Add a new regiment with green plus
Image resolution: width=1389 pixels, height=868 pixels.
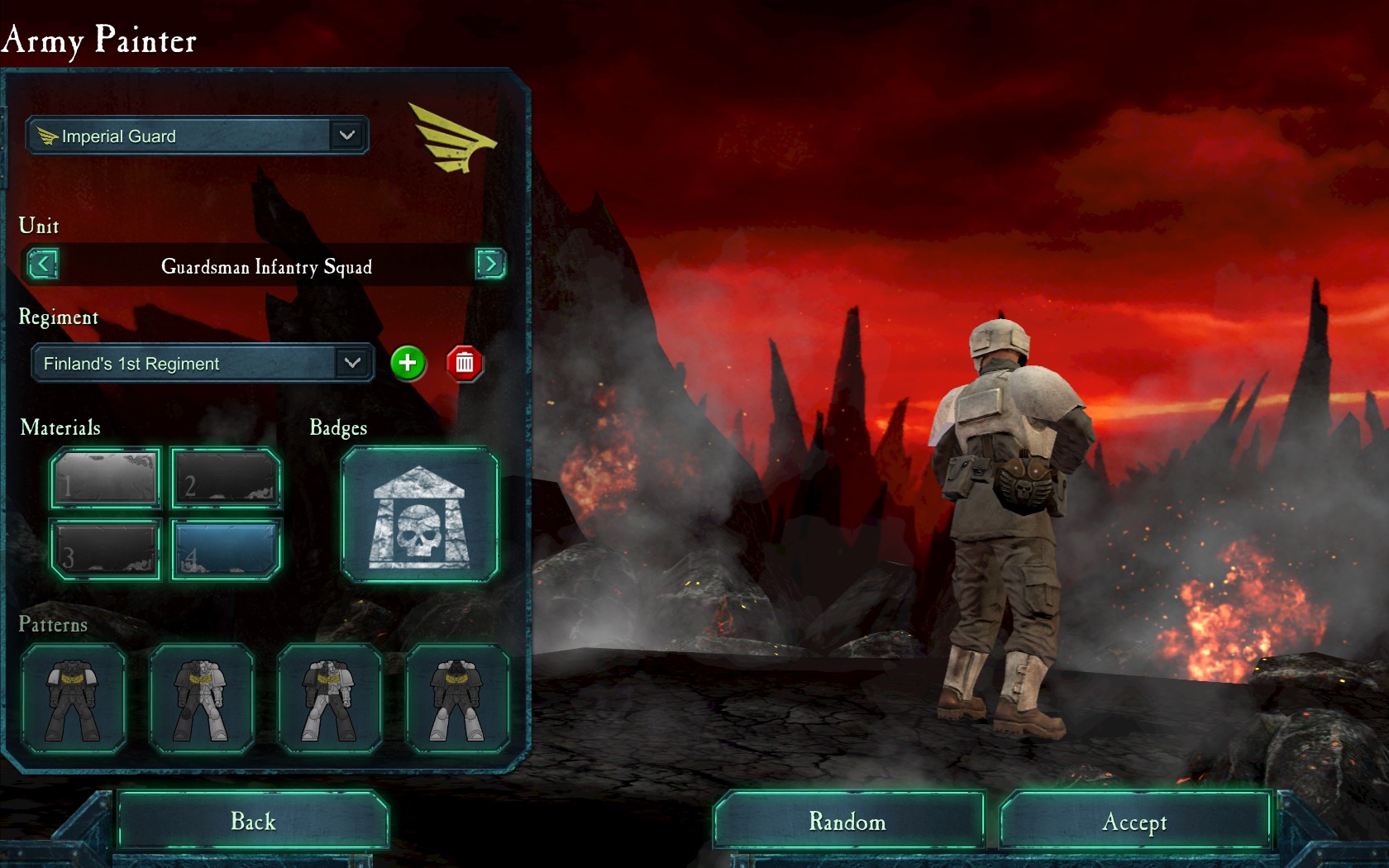pyautogui.click(x=408, y=363)
